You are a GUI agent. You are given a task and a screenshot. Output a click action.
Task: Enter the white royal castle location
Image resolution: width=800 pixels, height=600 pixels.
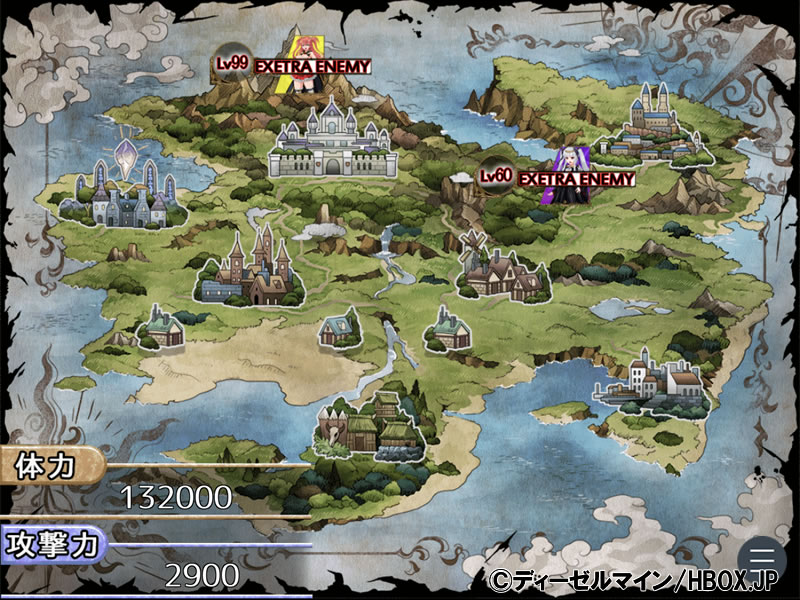pyautogui.click(x=333, y=150)
